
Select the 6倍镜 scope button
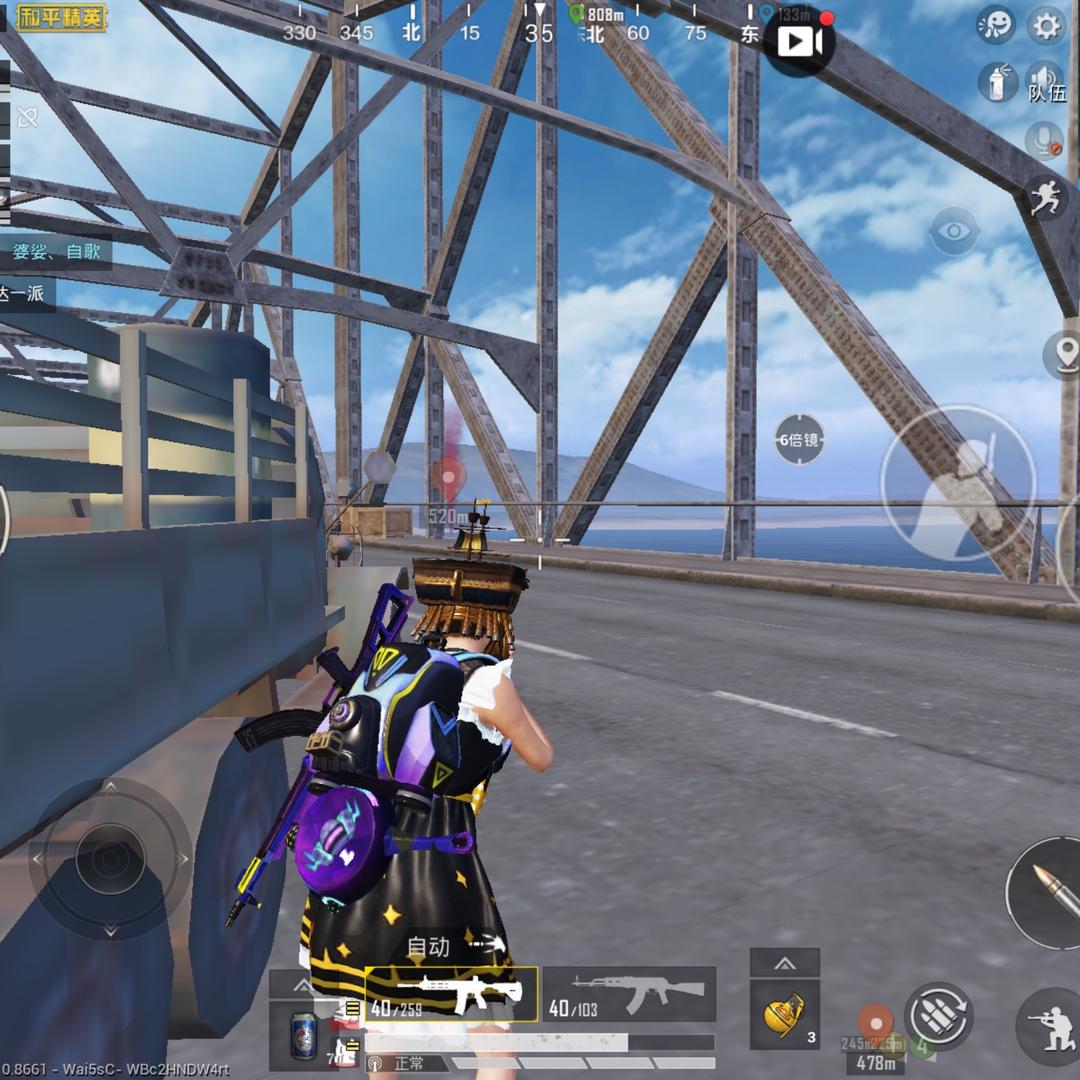tap(800, 439)
